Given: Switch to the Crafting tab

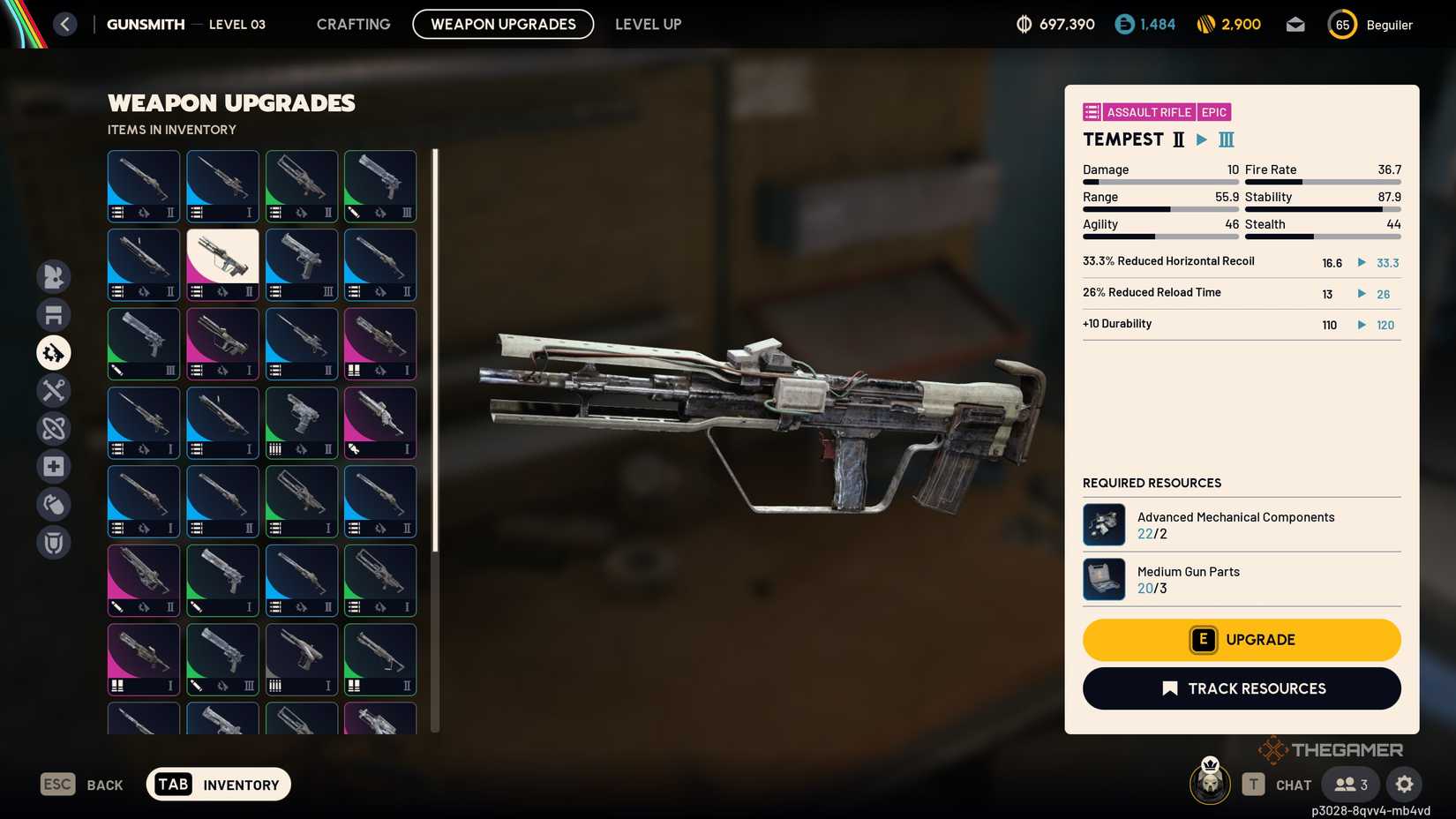Looking at the screenshot, I should pos(353,24).
